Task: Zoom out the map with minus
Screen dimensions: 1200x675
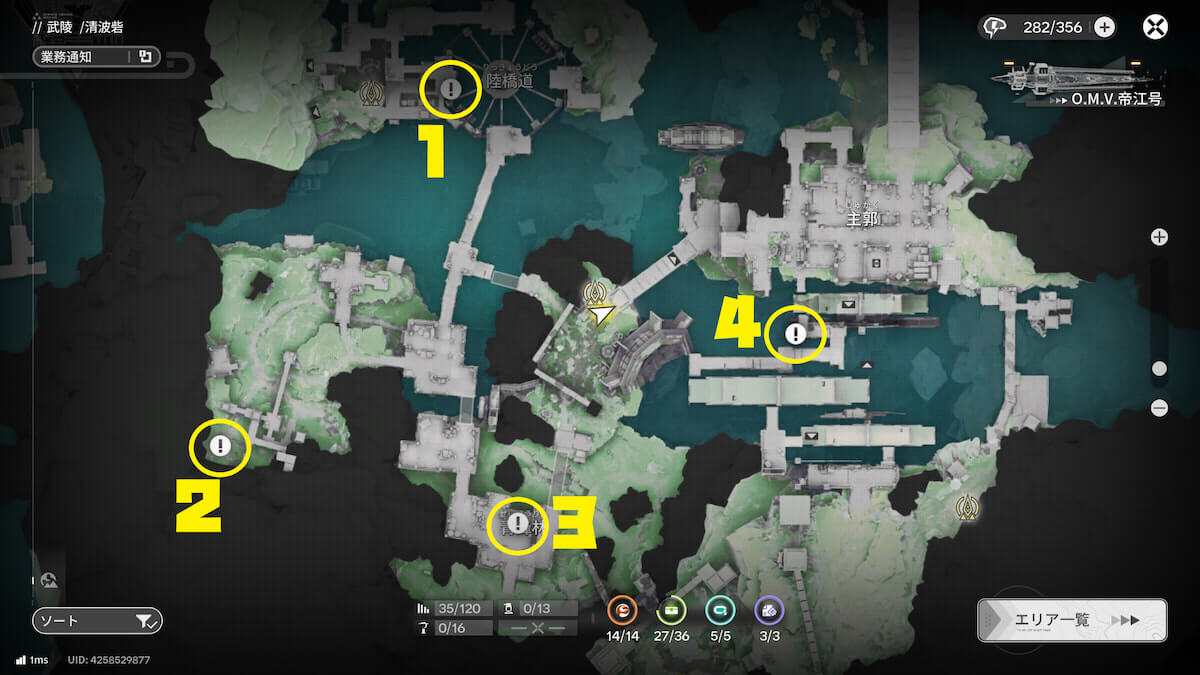Action: pos(1159,407)
